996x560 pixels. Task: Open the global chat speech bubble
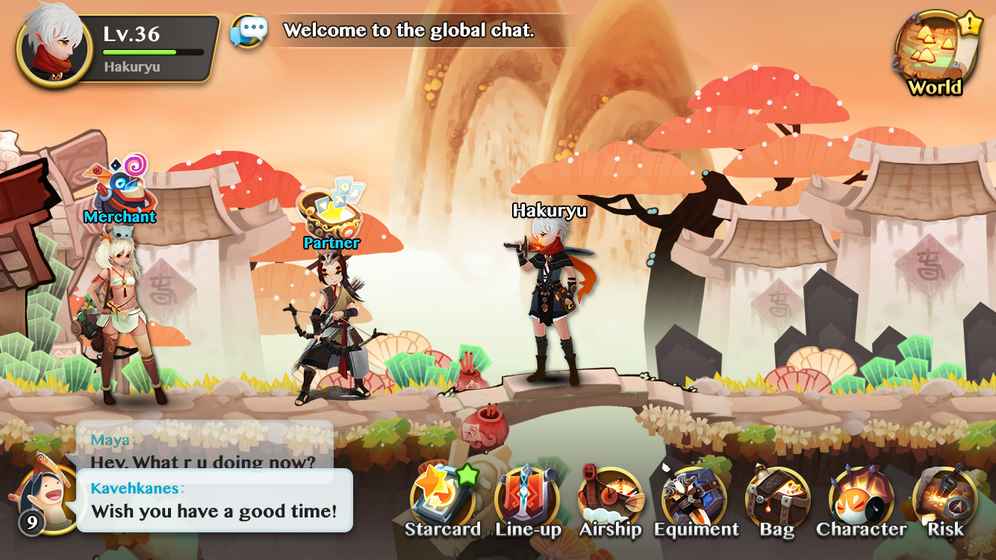pos(248,31)
